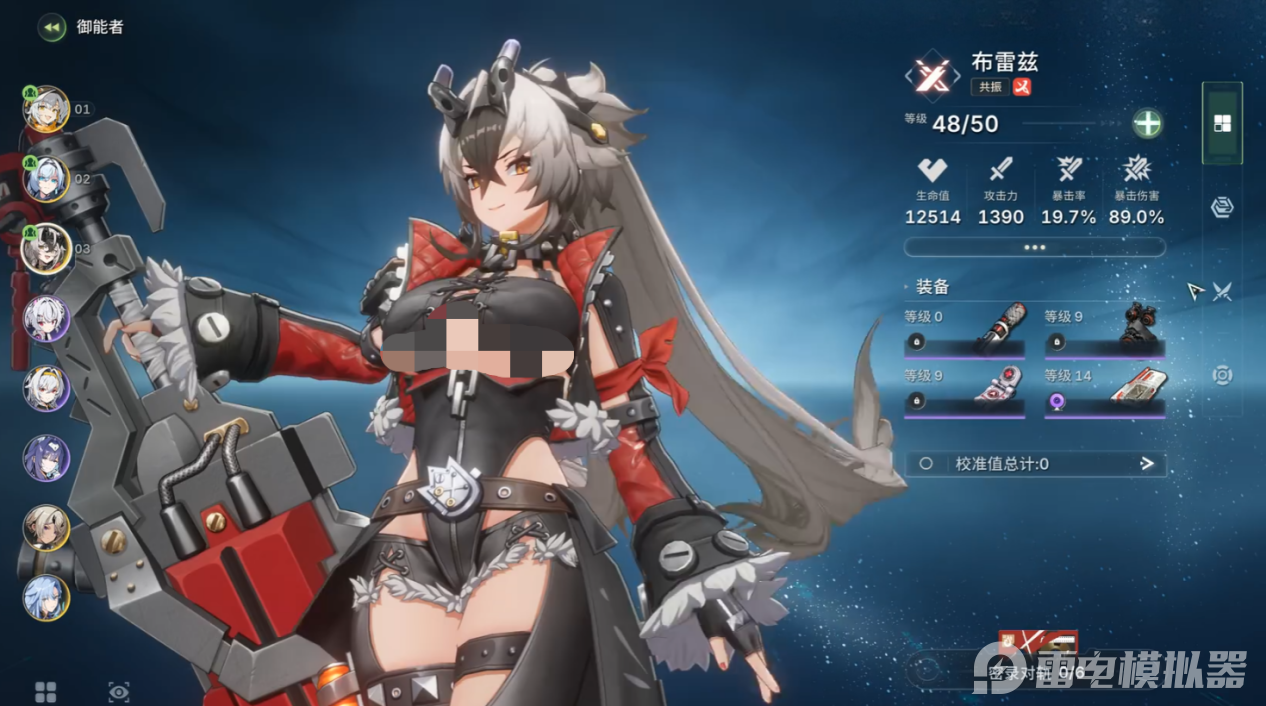Viewport: 1266px width, 706px height.
Task: Go back using the 御能者 arrow button
Action: [x=52, y=27]
